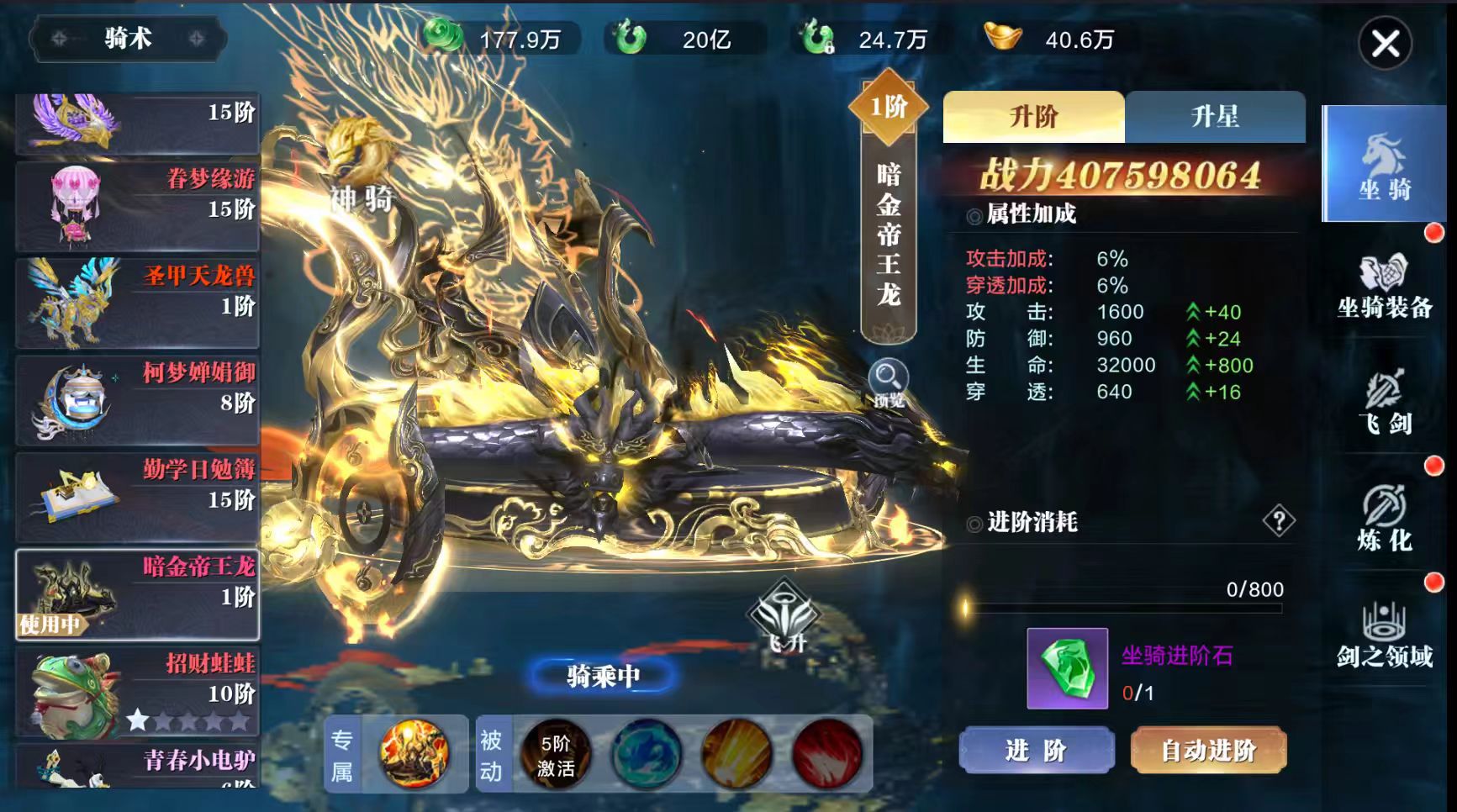Choose the 招财蛙蛙 mount entry
The height and width of the screenshot is (812, 1457).
[138, 691]
